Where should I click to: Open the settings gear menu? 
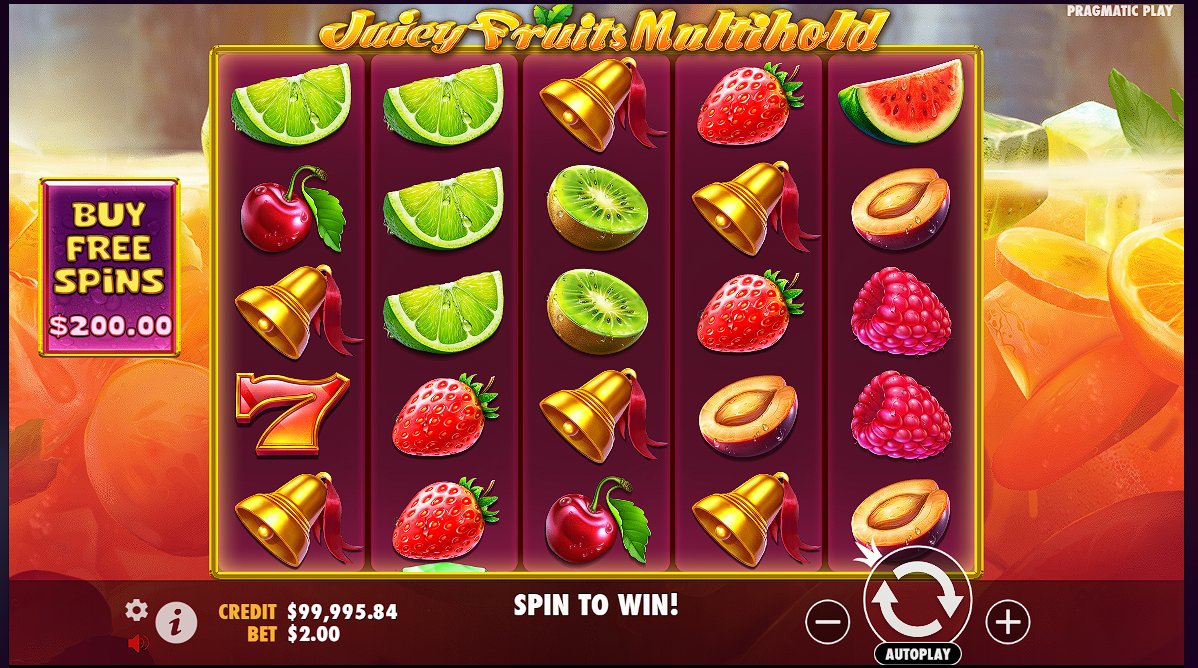click(136, 610)
